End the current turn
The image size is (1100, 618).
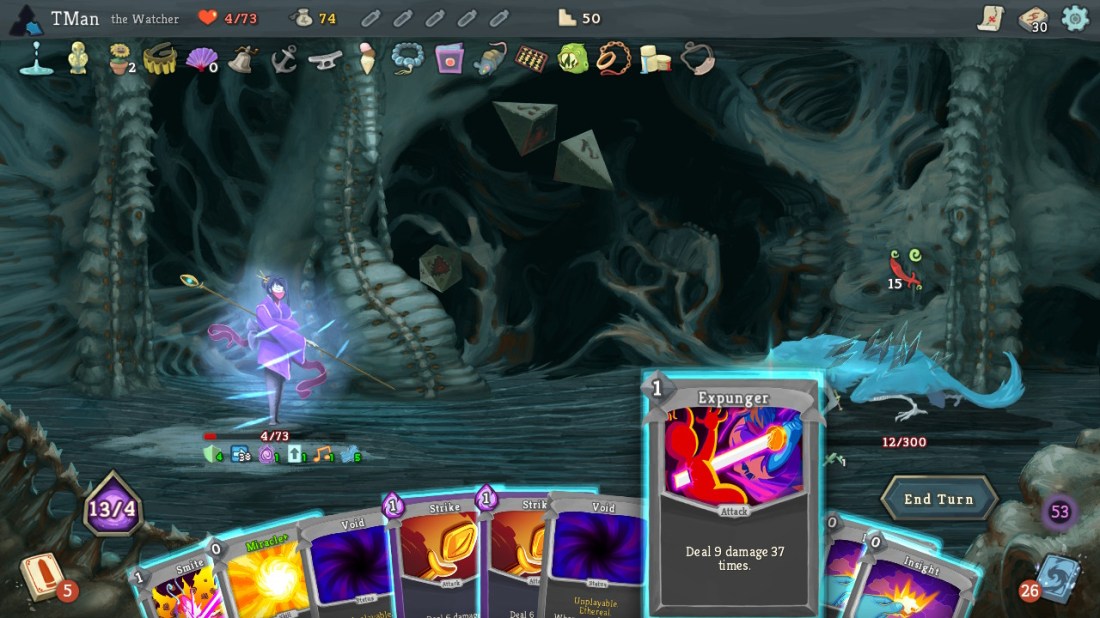tap(938, 499)
